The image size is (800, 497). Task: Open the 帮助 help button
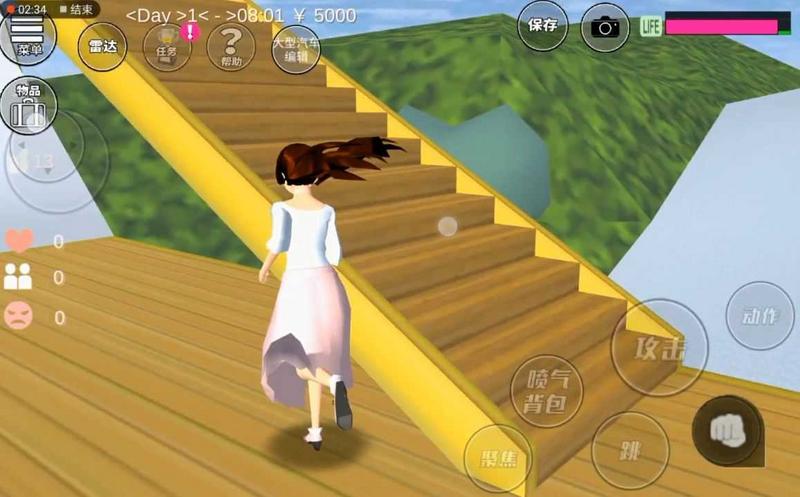231,46
